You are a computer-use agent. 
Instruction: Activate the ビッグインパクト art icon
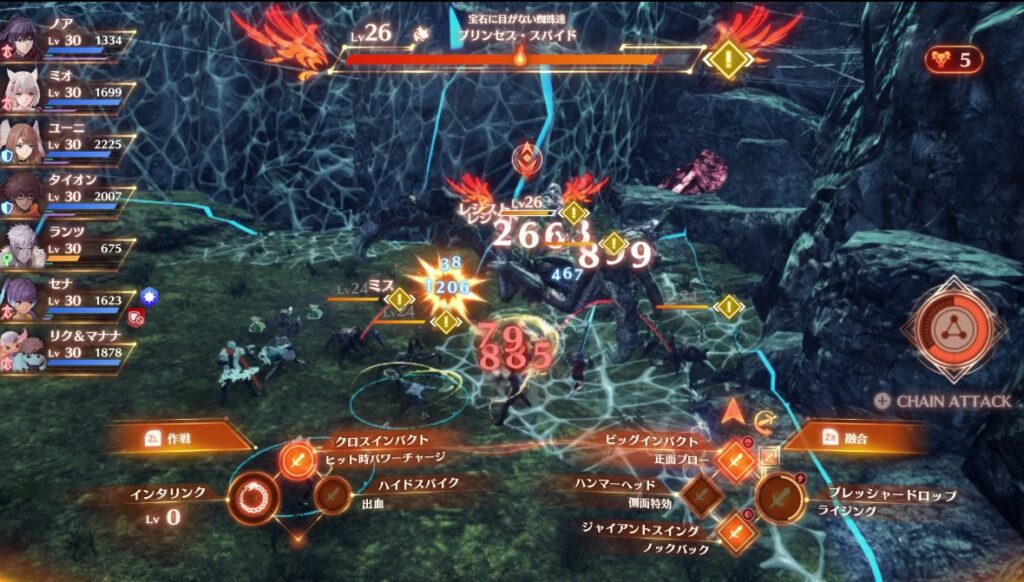[737, 459]
